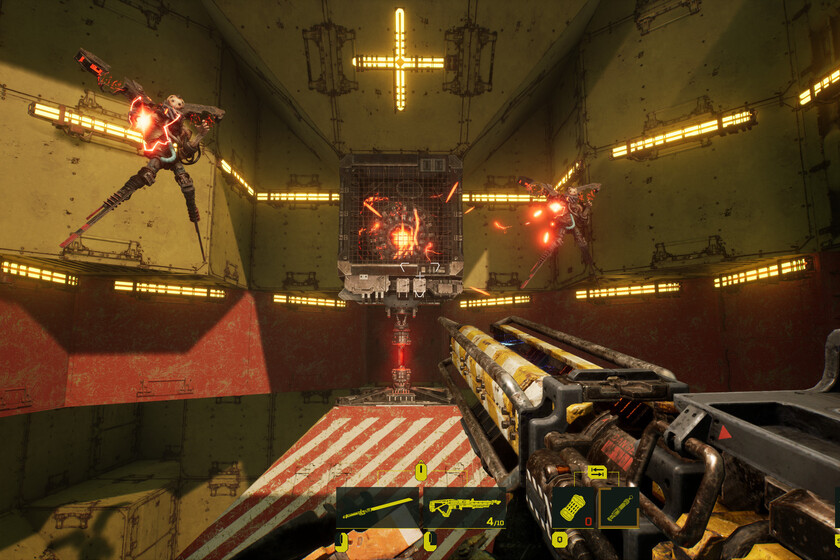840x560 pixels.
Task: Select the syringe tool slot
Action: (x=620, y=507)
